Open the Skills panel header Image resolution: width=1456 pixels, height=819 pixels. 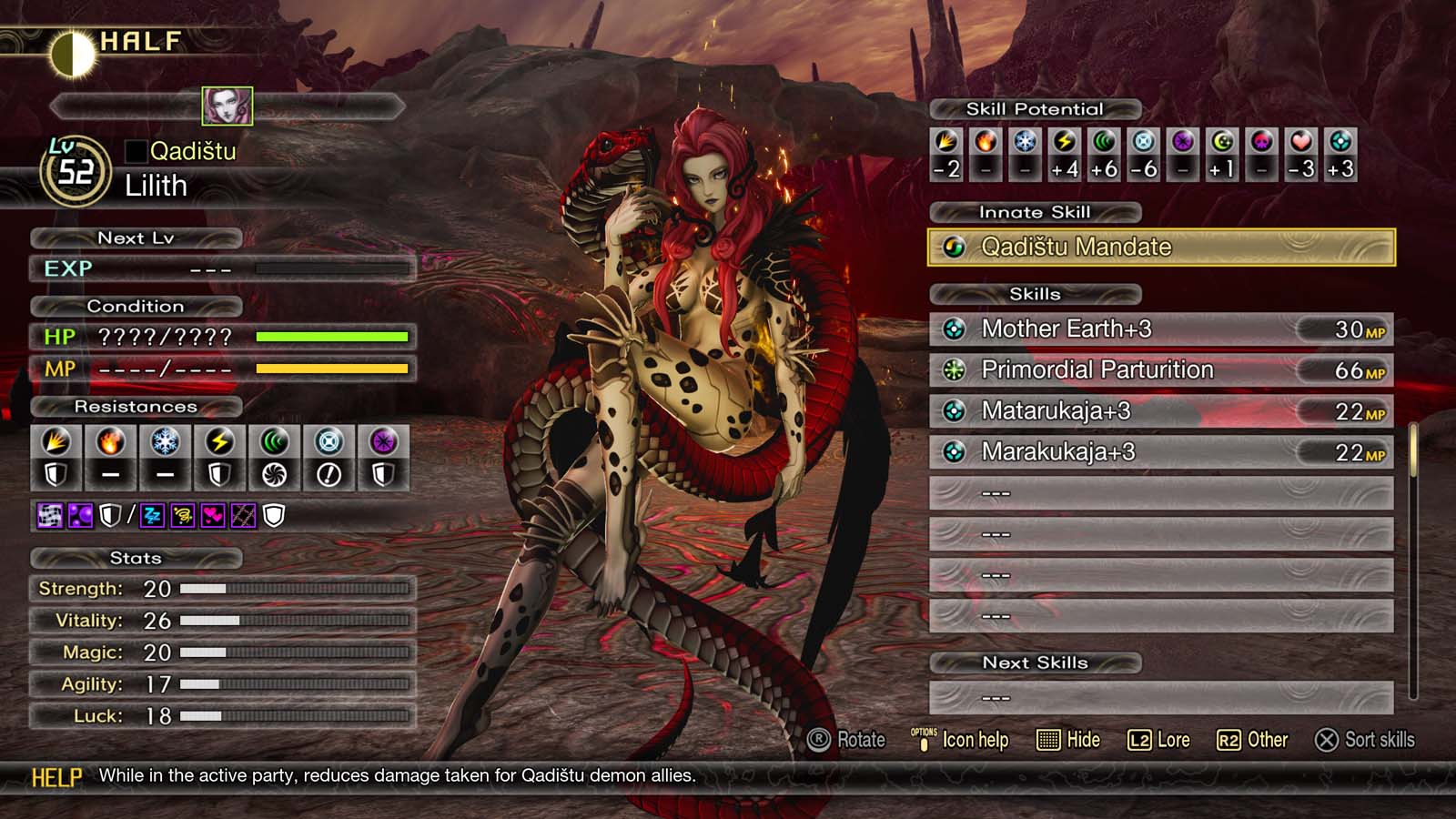click(1034, 294)
